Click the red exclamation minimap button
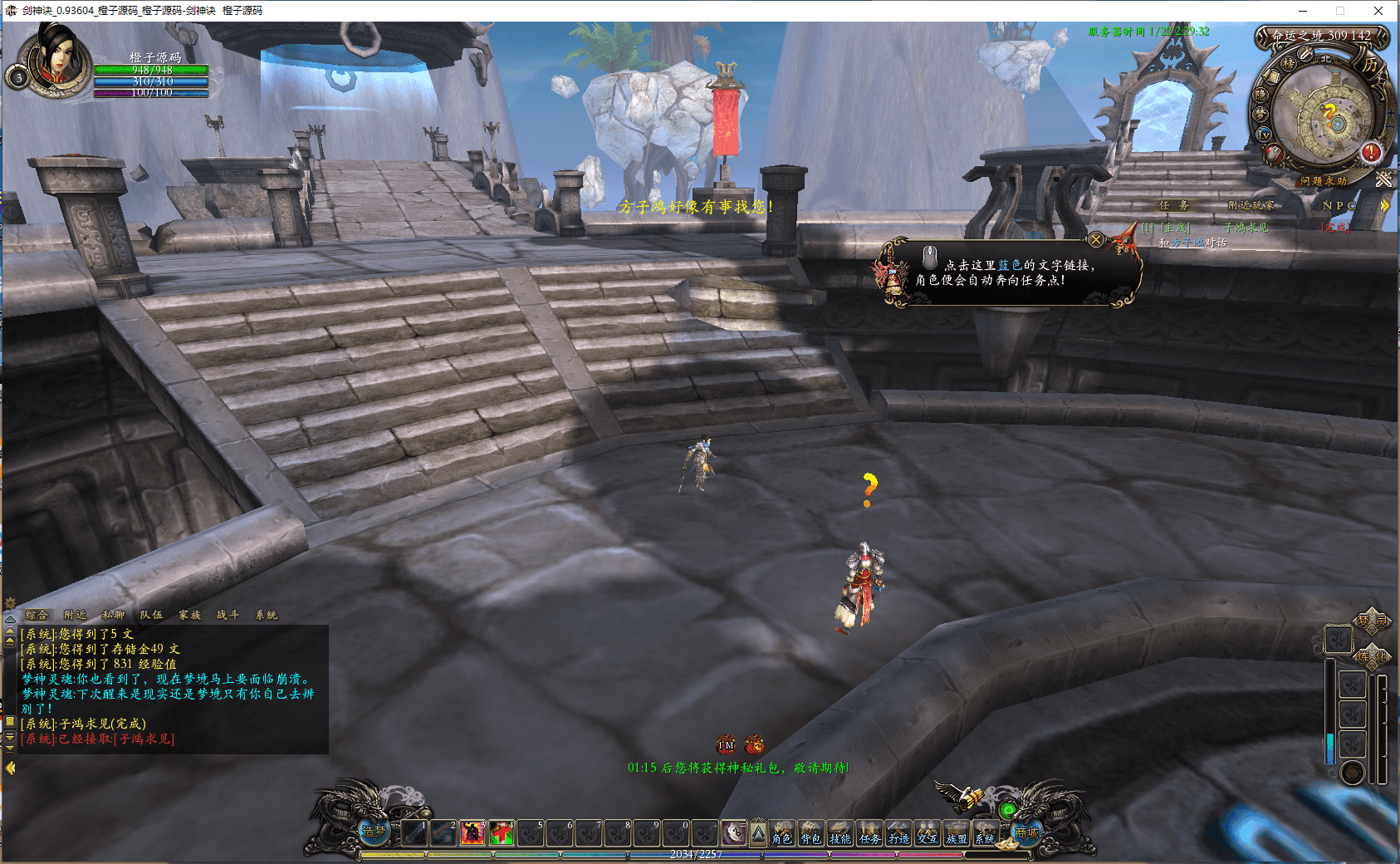 pos(1370,152)
